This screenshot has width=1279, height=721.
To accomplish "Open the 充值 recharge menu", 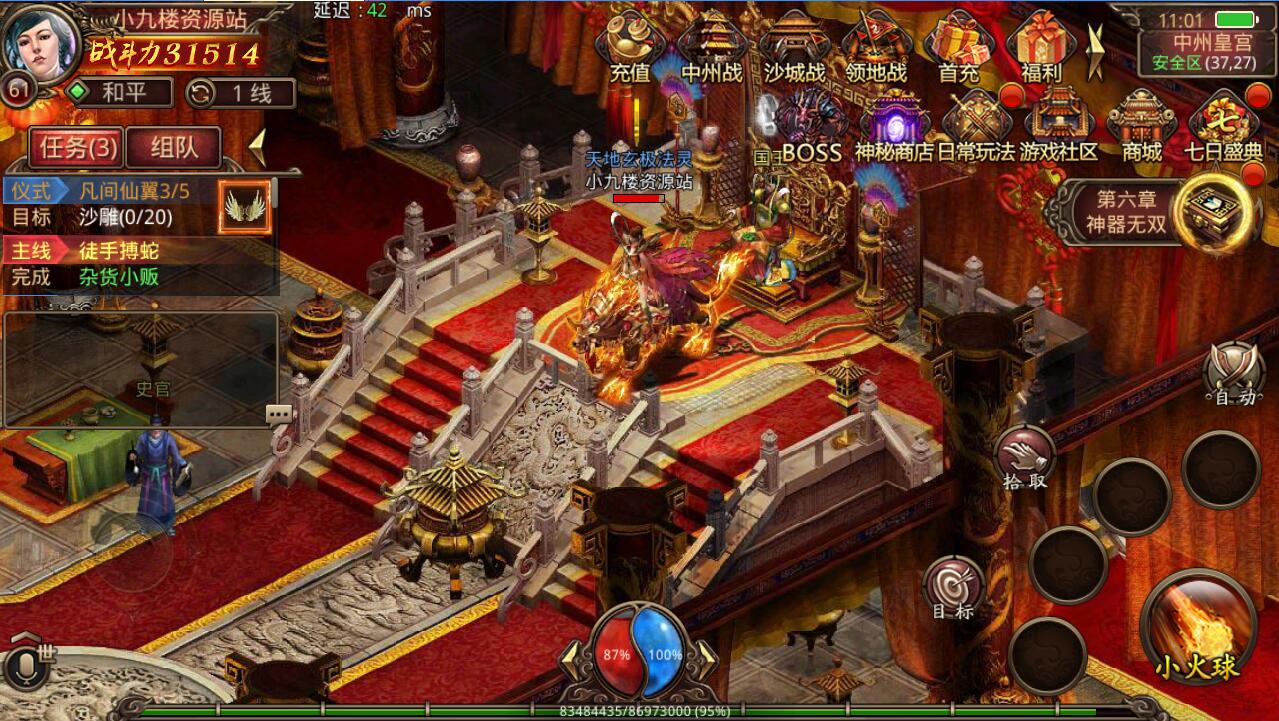I will coord(629,47).
